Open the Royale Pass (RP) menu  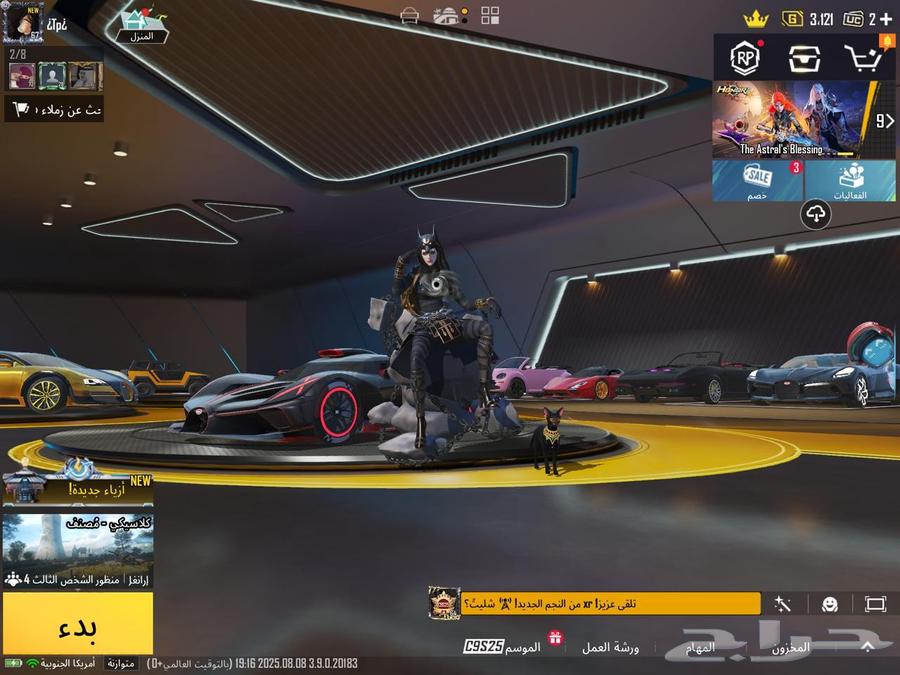coord(745,59)
